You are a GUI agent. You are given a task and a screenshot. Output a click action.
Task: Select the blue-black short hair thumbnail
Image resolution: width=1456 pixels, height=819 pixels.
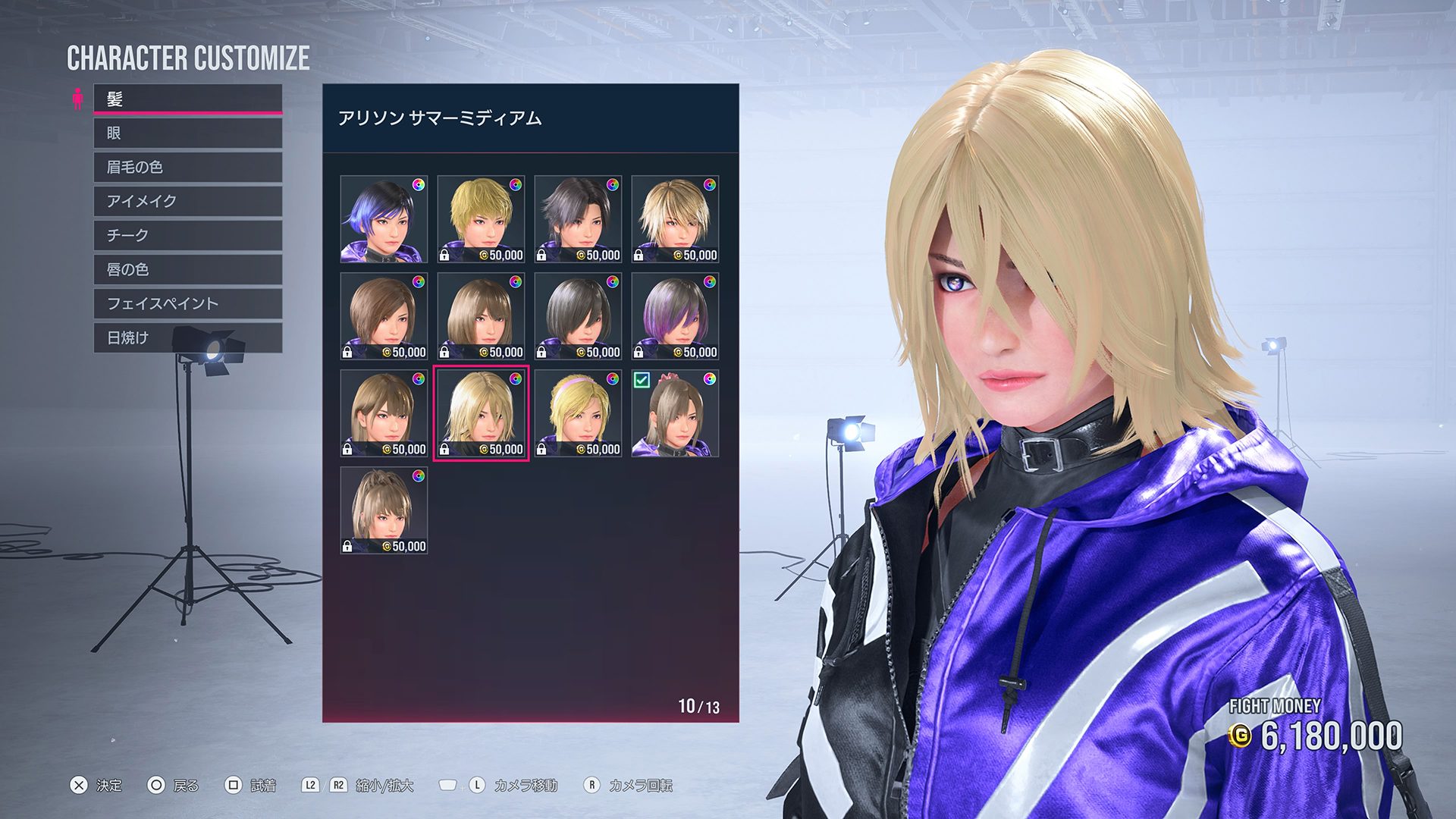384,219
